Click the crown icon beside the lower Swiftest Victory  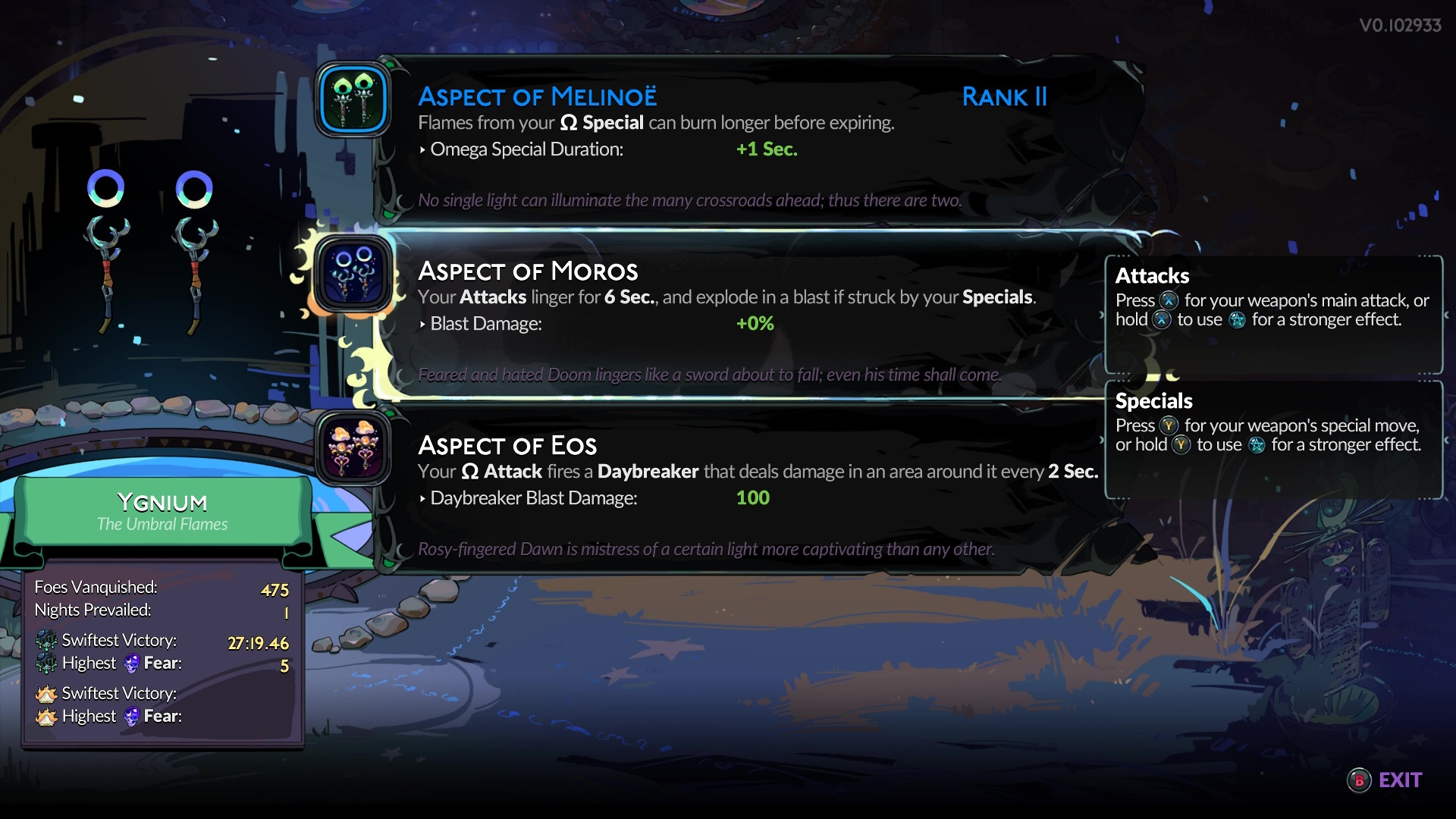pos(47,694)
